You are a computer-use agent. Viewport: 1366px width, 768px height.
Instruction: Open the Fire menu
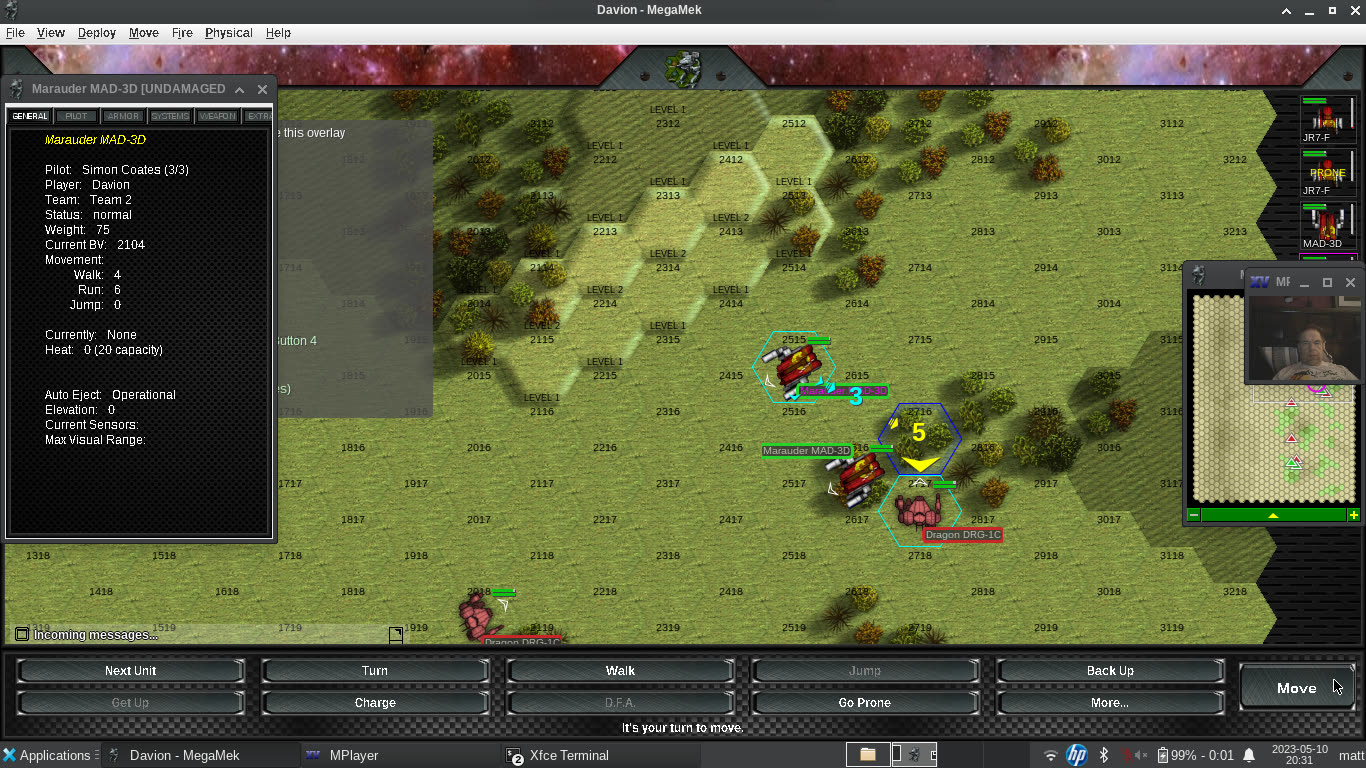[182, 32]
